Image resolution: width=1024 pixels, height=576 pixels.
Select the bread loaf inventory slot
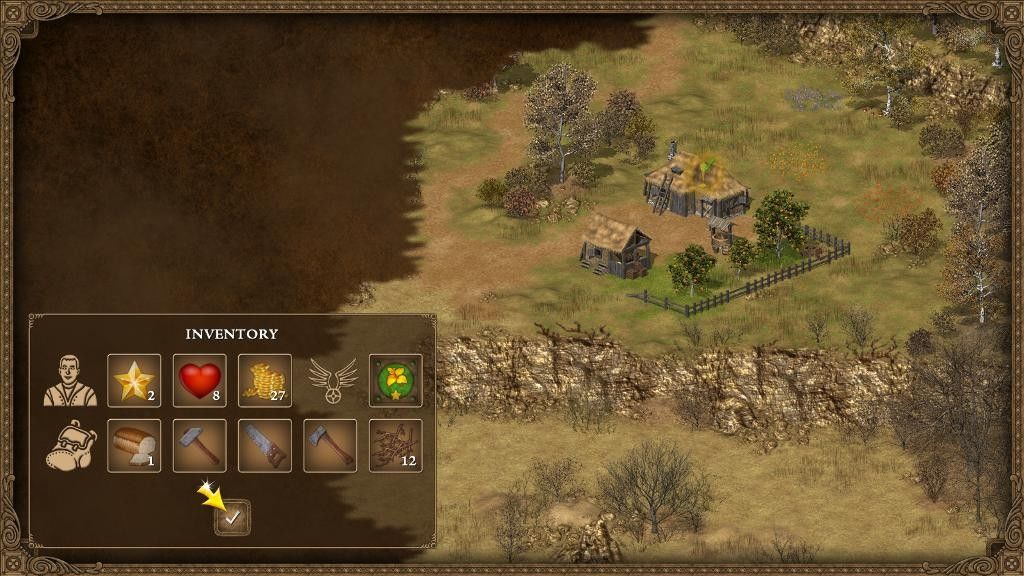coord(134,445)
